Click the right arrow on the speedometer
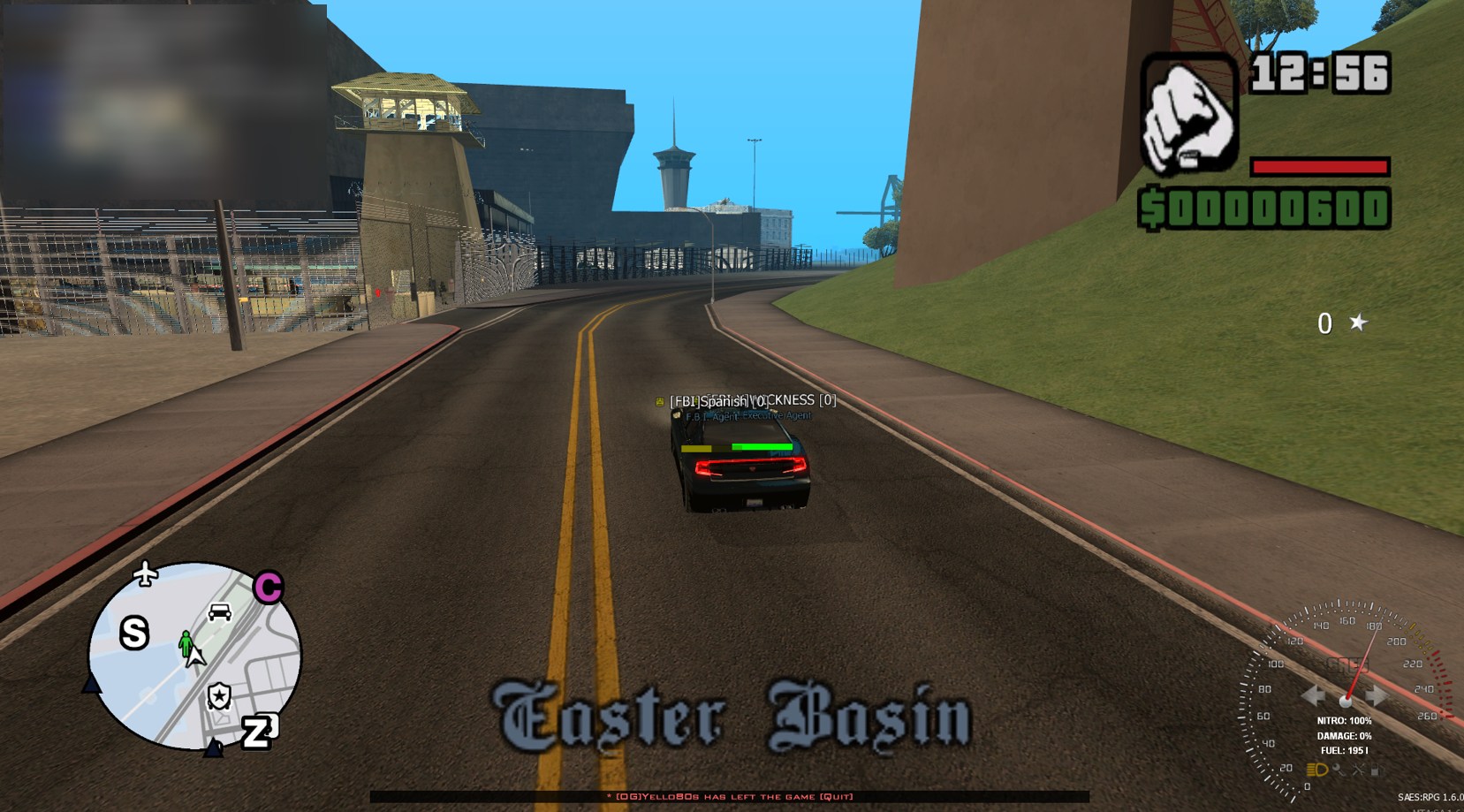1464x812 pixels. (1376, 696)
